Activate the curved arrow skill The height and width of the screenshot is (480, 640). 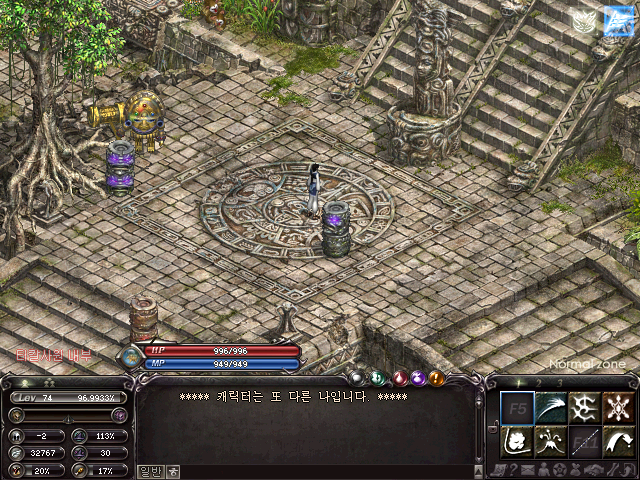click(x=618, y=441)
